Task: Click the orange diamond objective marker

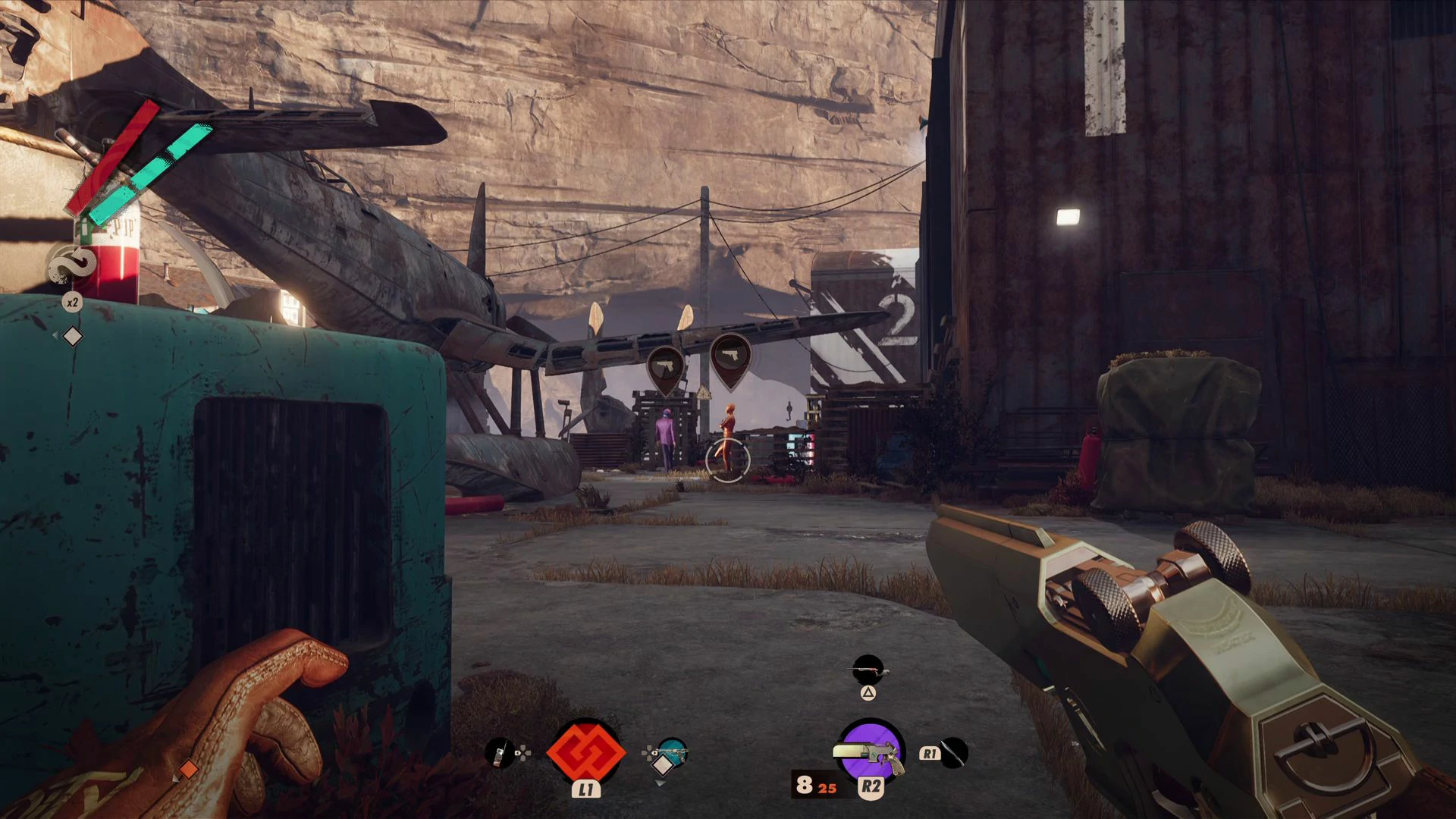Action: click(x=187, y=769)
